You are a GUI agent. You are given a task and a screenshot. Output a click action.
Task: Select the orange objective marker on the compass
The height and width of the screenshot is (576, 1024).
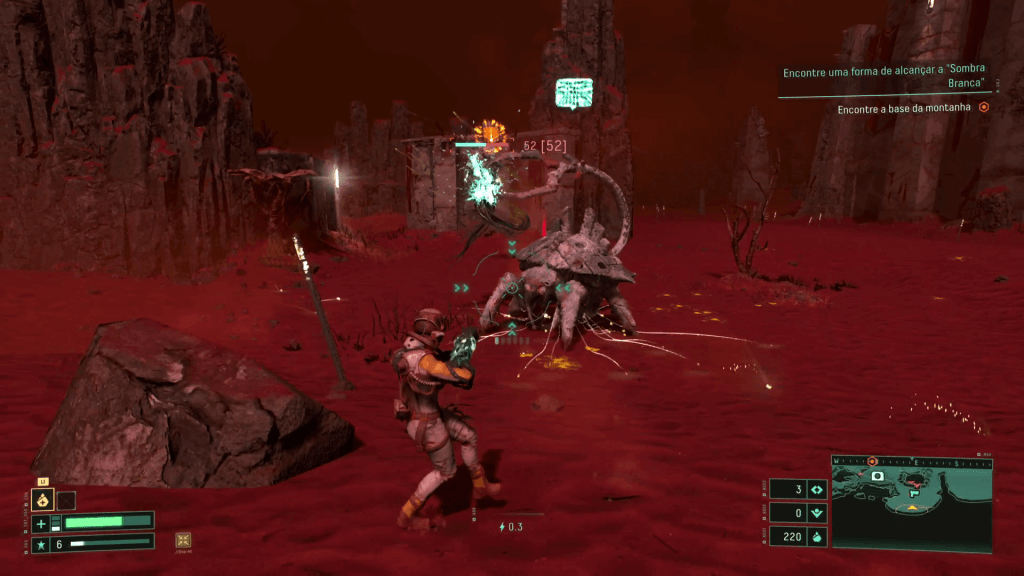[873, 461]
